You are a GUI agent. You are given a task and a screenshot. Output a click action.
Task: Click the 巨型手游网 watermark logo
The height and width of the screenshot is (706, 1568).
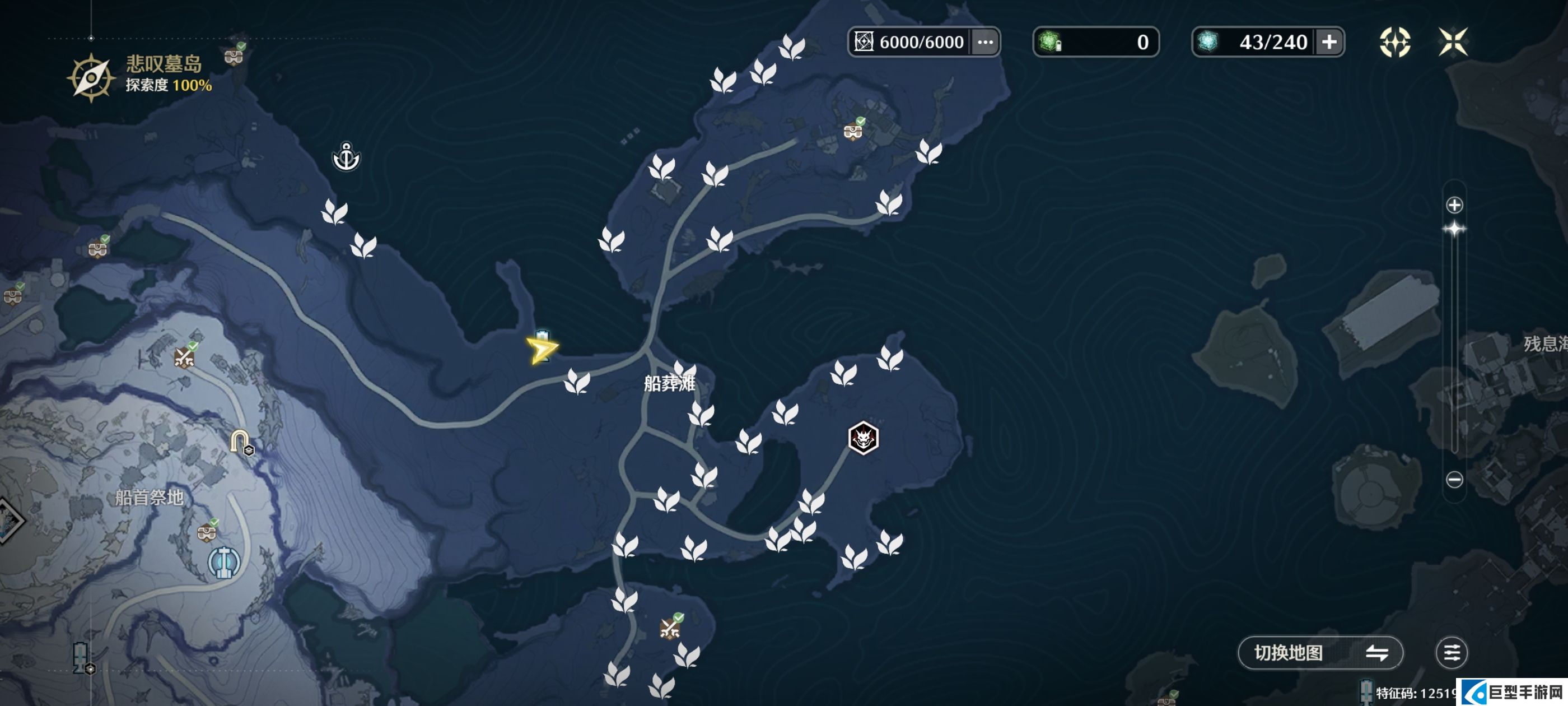tap(1512, 692)
